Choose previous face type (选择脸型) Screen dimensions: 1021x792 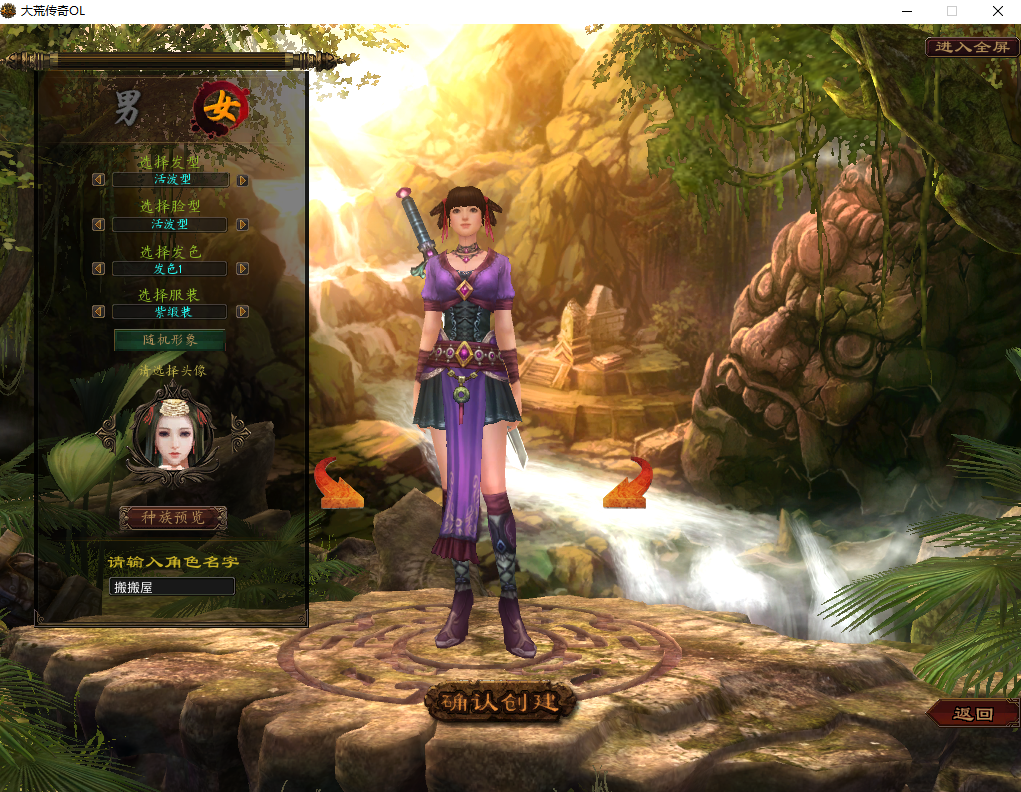[98, 225]
